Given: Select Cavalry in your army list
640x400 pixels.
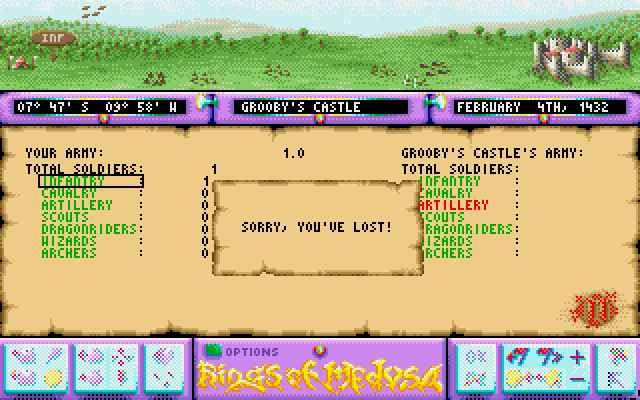Looking at the screenshot, I should click(x=68, y=193).
